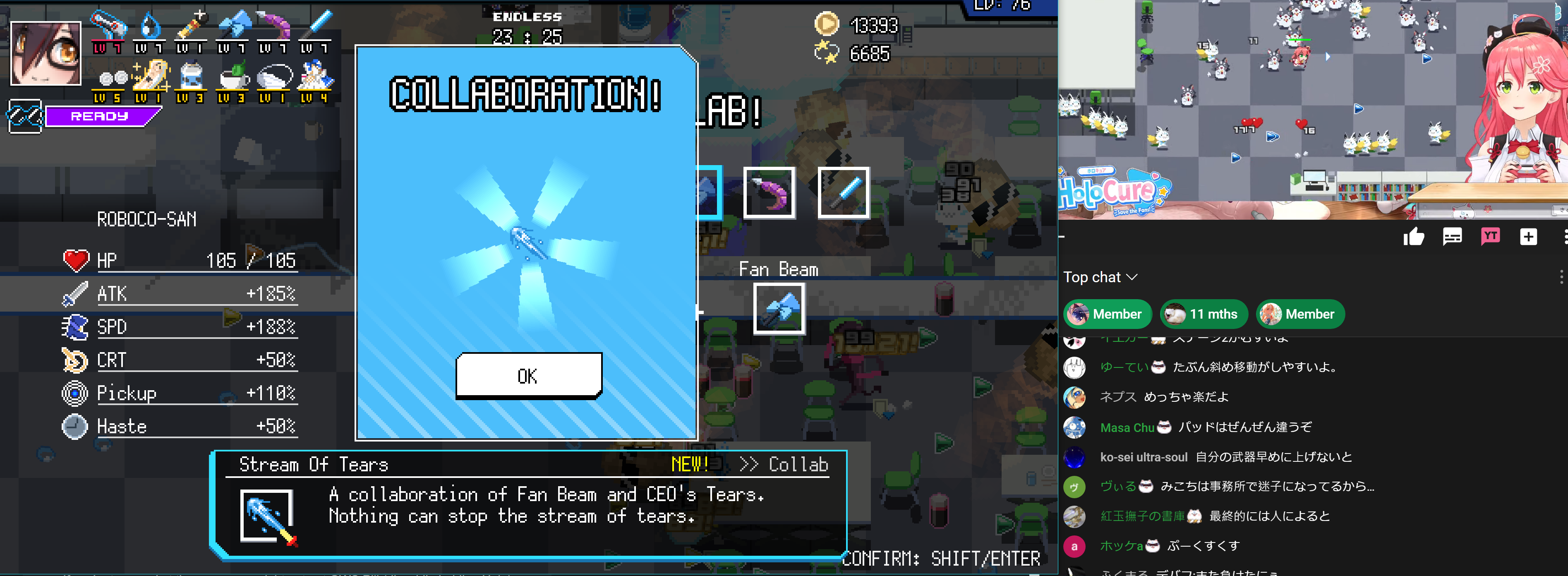Confirm the collaboration with the OK button
This screenshot has height=576, width=1568.
pyautogui.click(x=528, y=376)
